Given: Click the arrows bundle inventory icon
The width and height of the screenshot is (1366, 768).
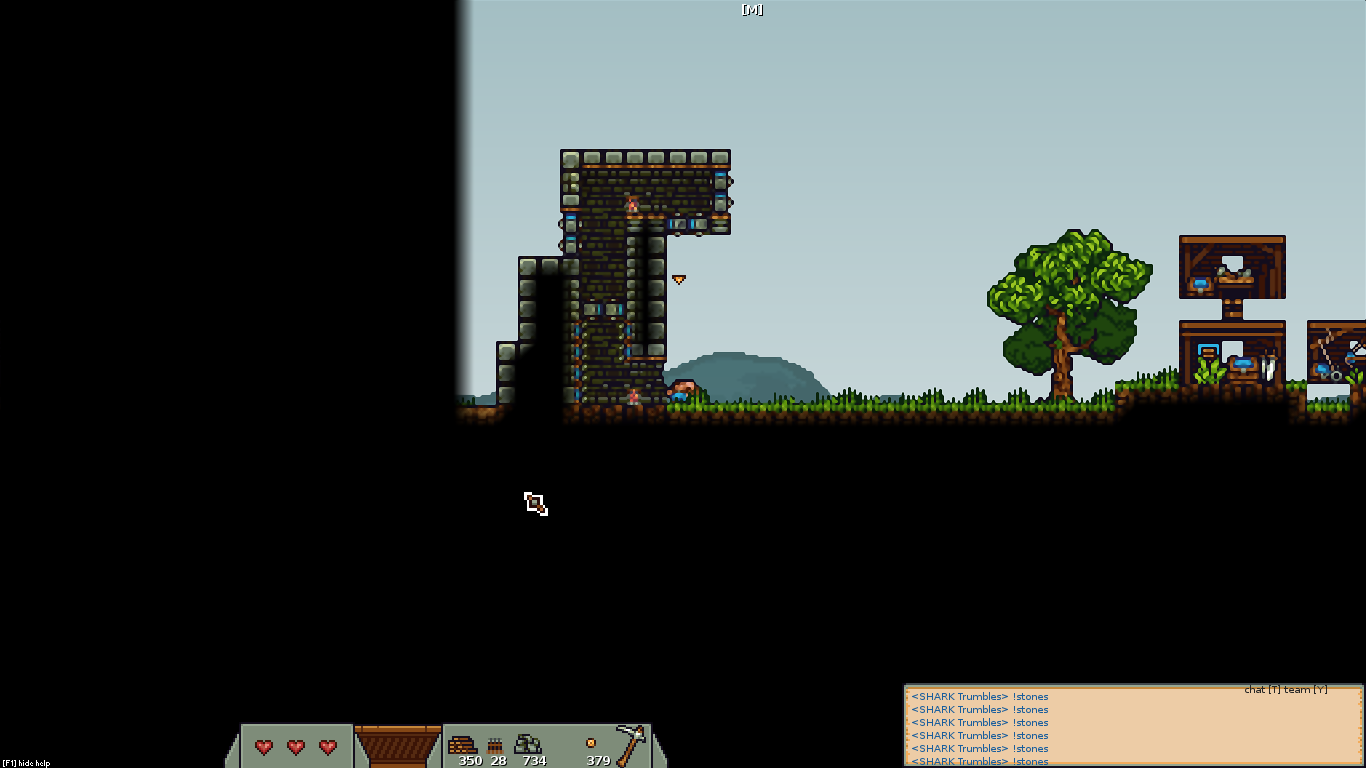Looking at the screenshot, I should pos(495,746).
